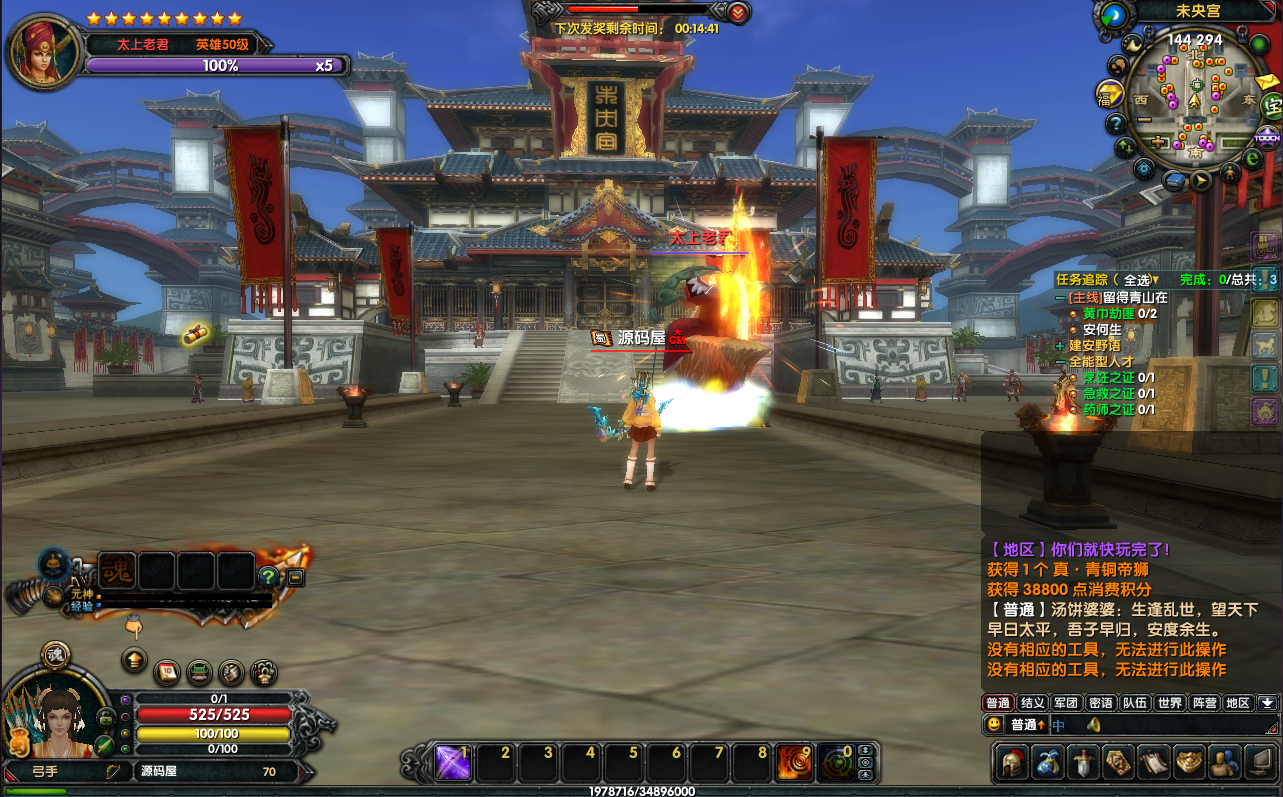Switch to the 世界 chat channel tab
1283x797 pixels.
pos(1170,703)
